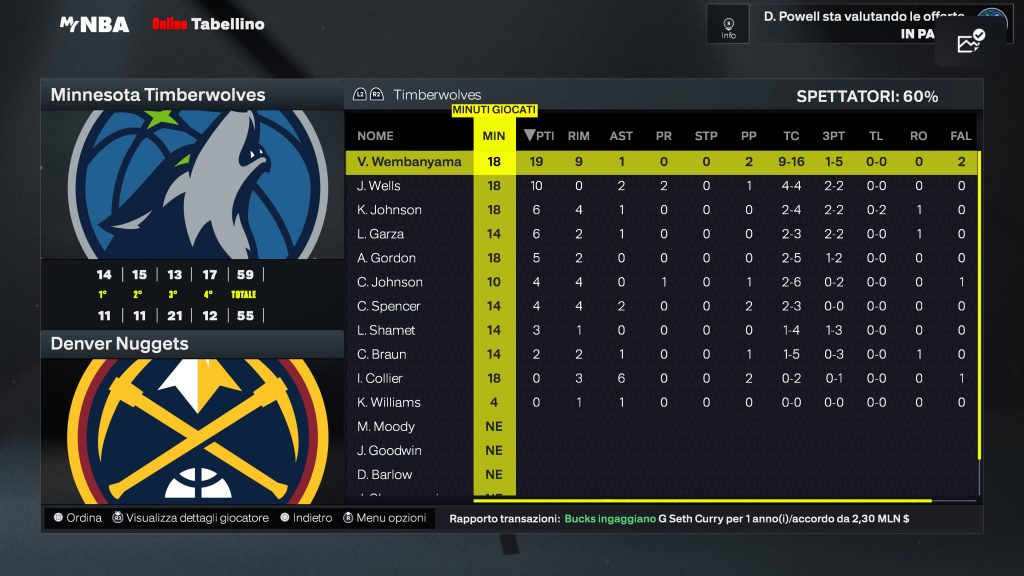Pick A. Gordon from the player list

(x=386, y=258)
